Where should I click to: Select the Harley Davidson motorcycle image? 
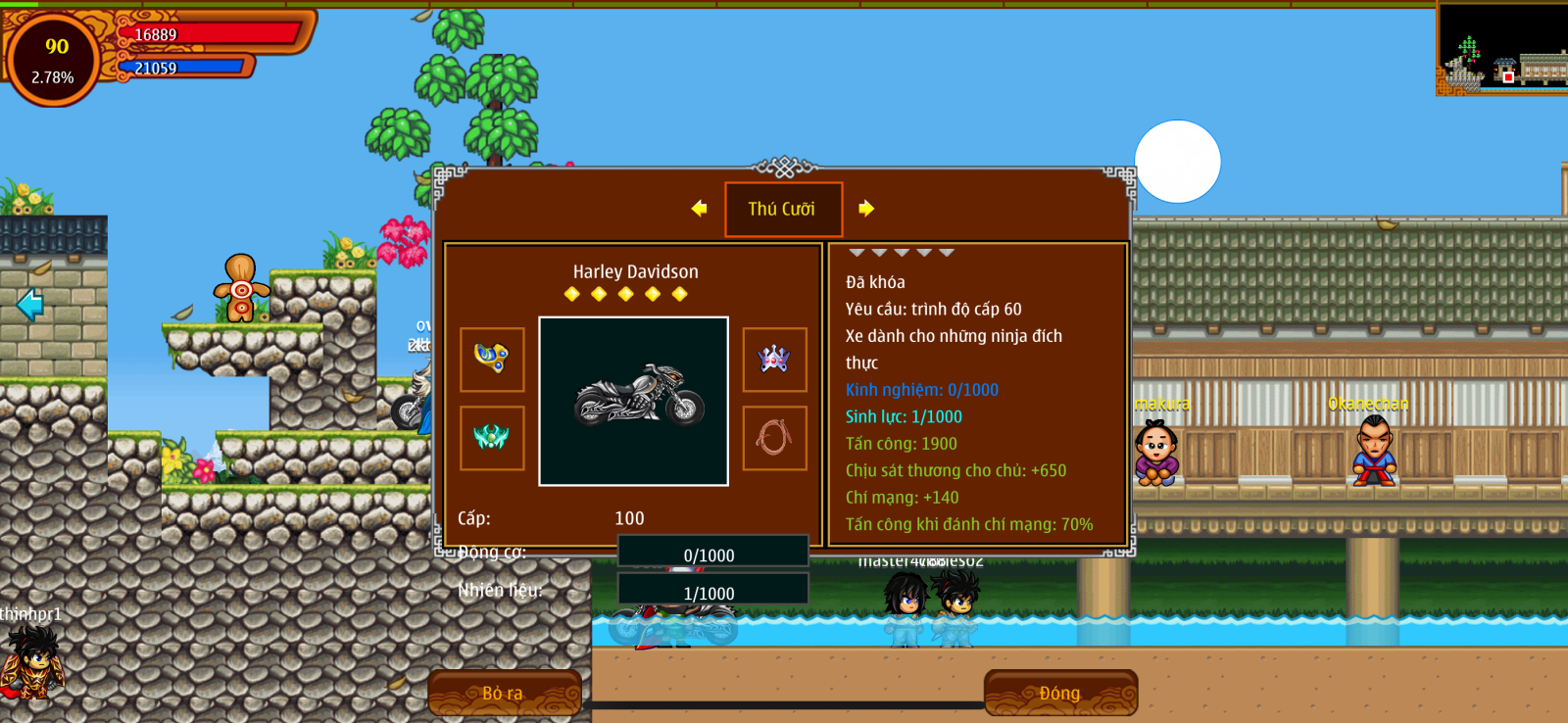(634, 401)
